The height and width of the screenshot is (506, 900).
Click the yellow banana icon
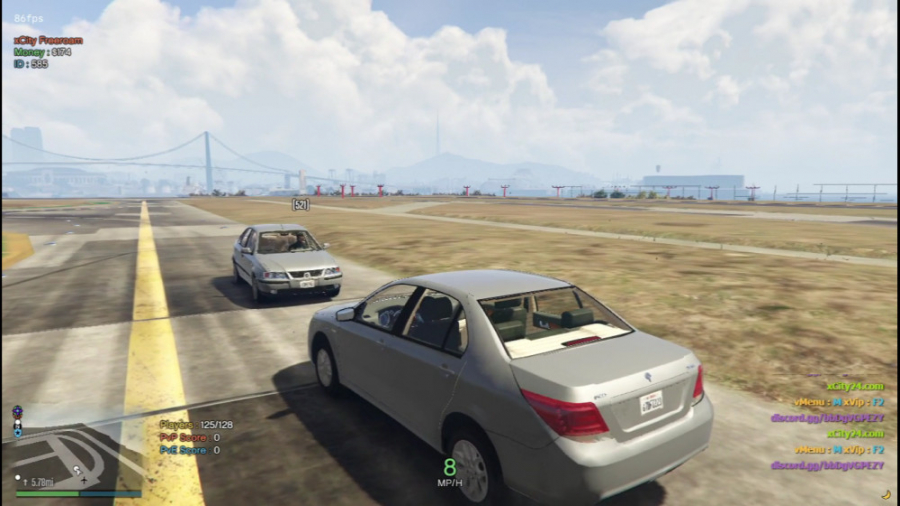click(x=885, y=494)
